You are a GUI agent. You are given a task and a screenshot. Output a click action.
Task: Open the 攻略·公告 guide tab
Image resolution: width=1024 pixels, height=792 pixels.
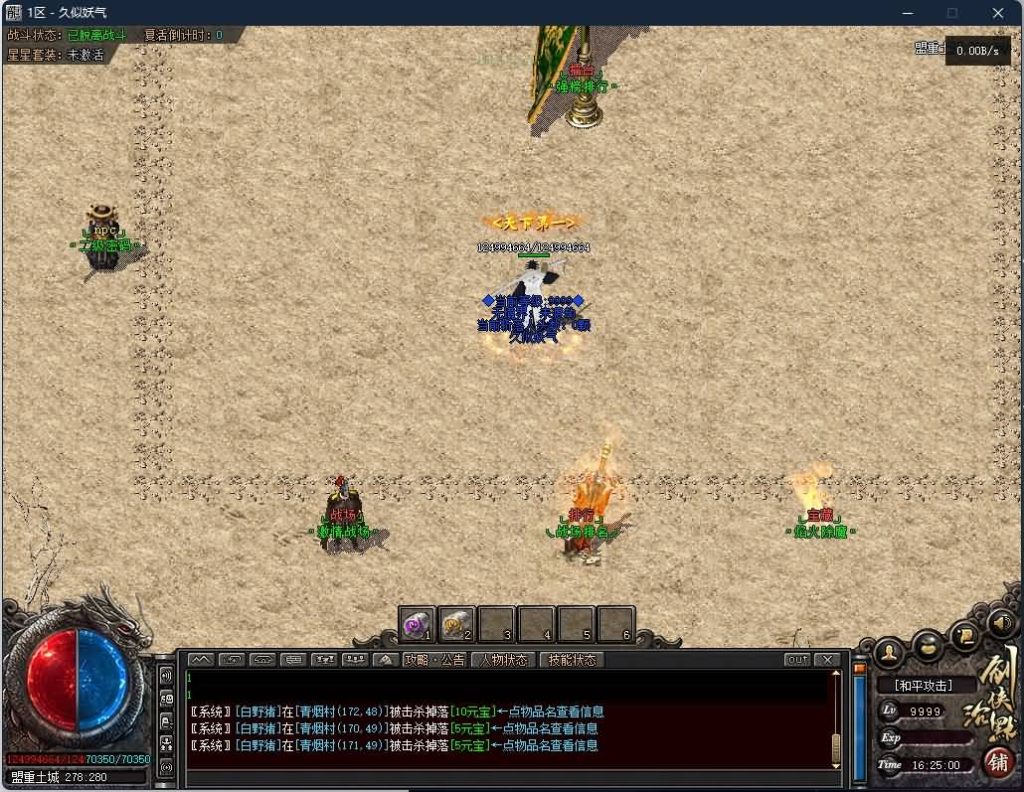(435, 660)
